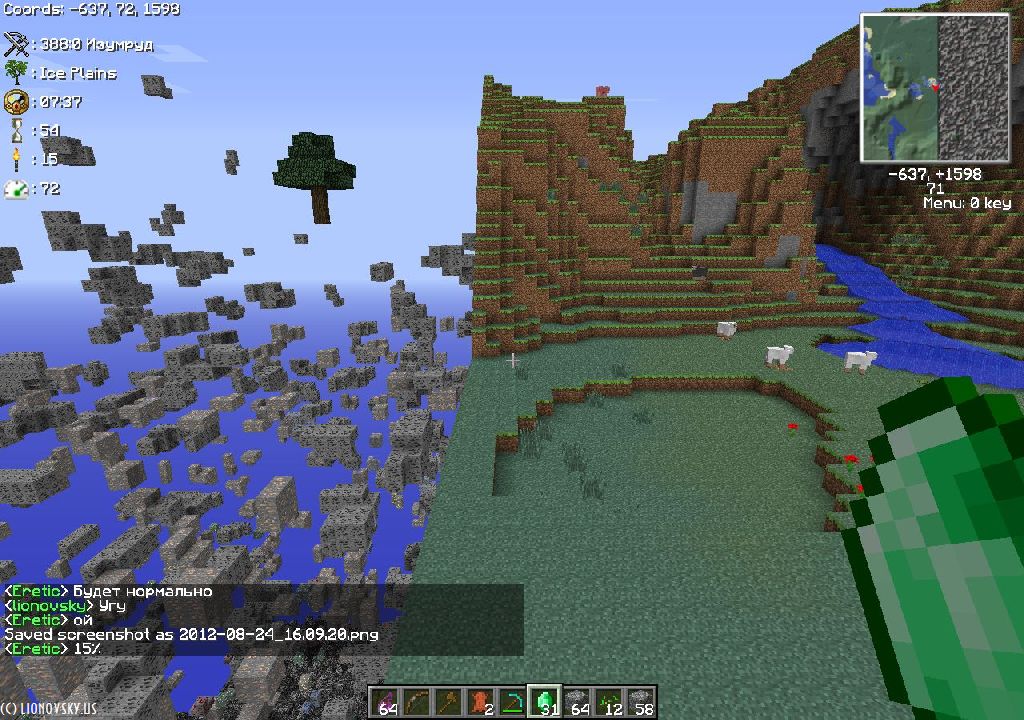Select the diamond pickaxe slot
Viewport: 1024px width, 720px height.
[512, 701]
